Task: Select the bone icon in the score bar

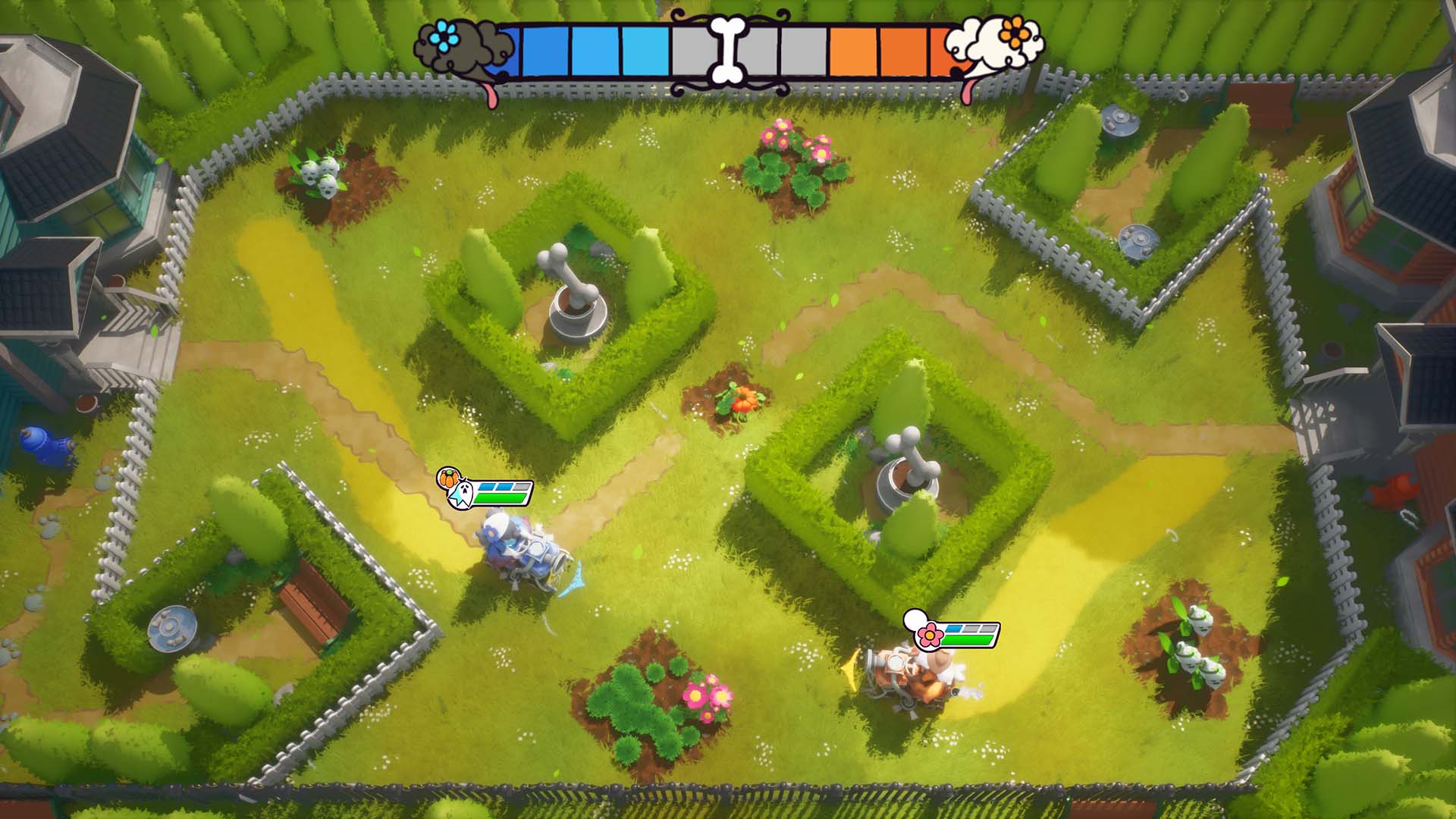Action: point(727,49)
